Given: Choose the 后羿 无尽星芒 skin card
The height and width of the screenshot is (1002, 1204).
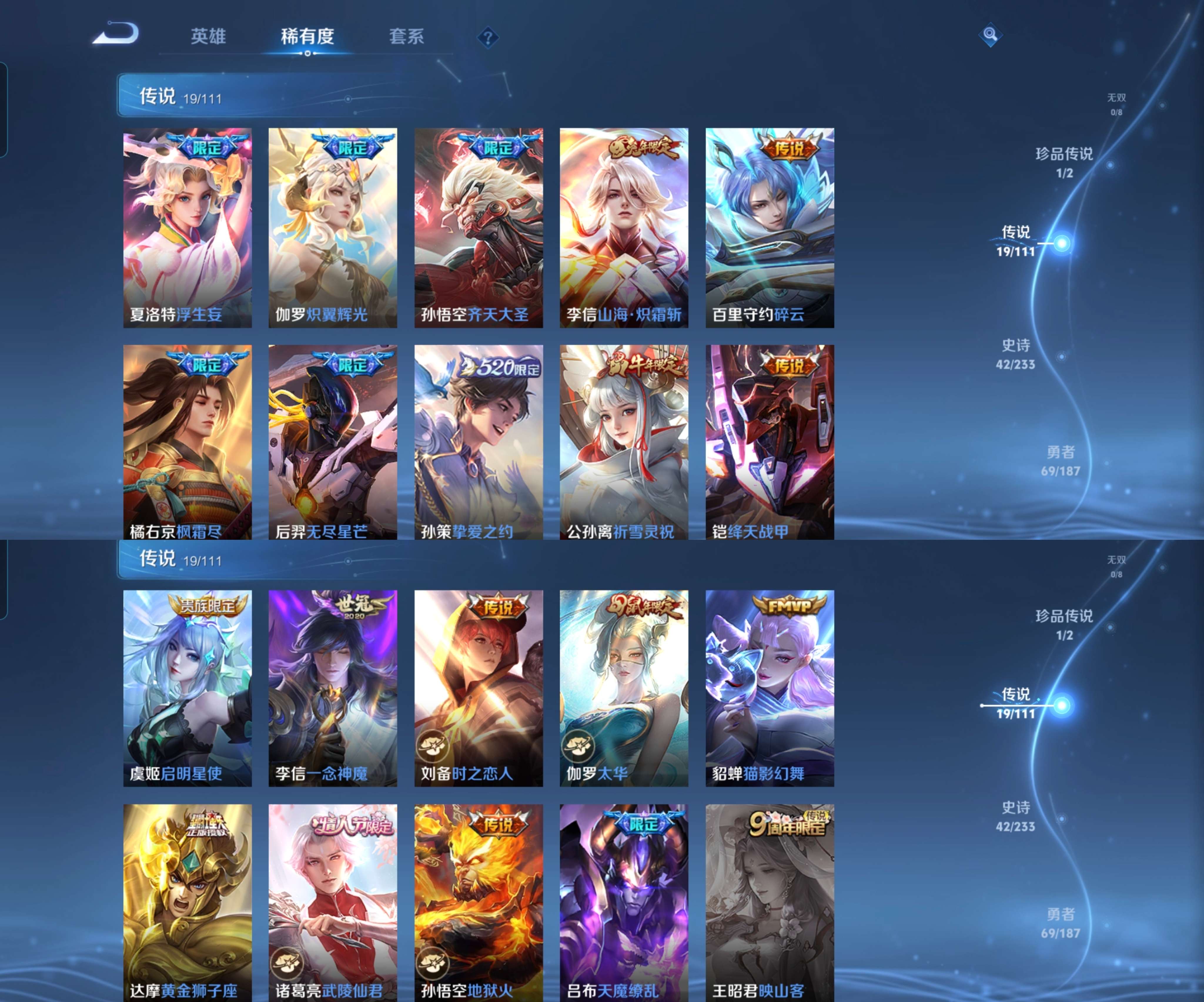Looking at the screenshot, I should (332, 441).
